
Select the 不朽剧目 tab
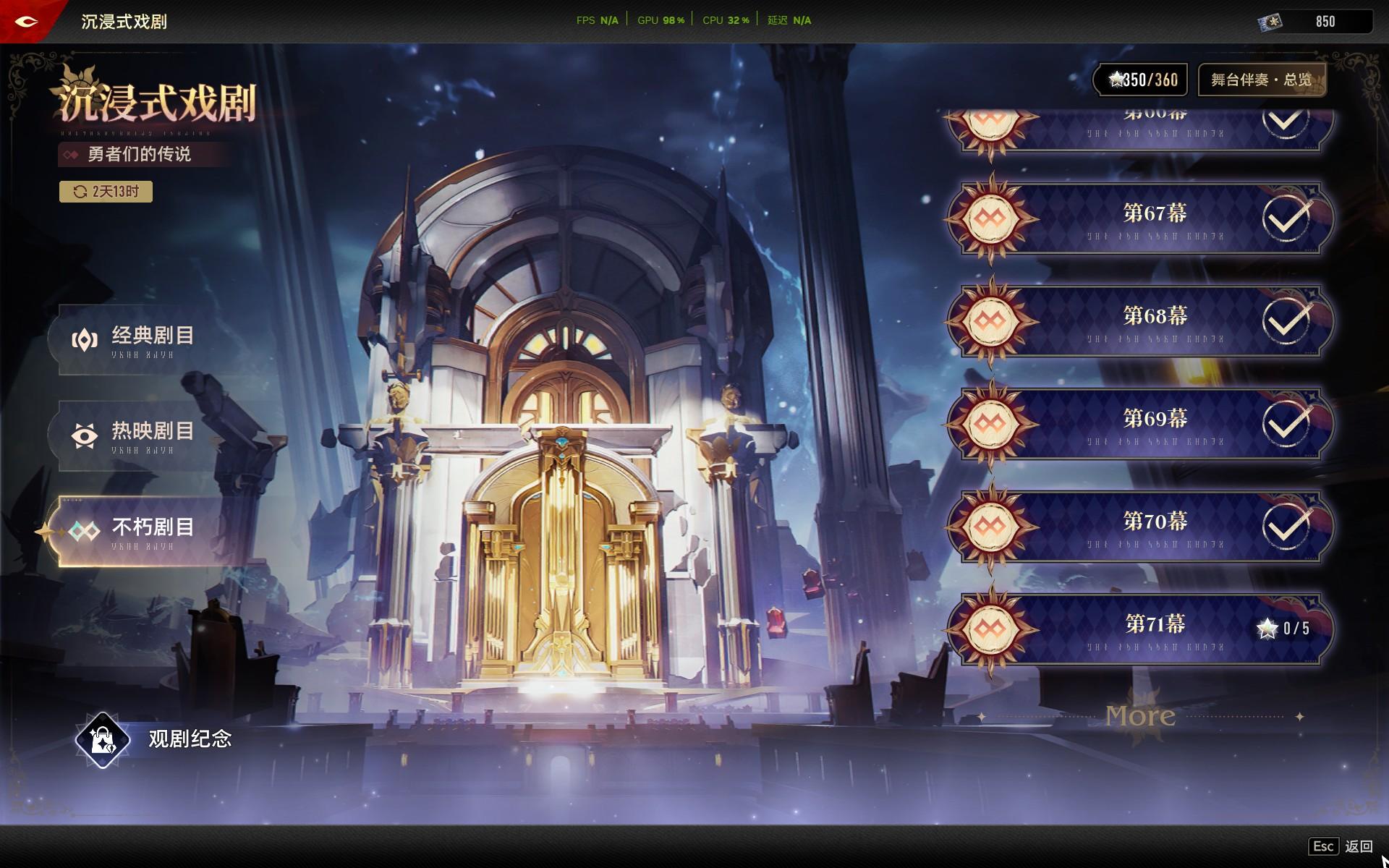tap(152, 531)
